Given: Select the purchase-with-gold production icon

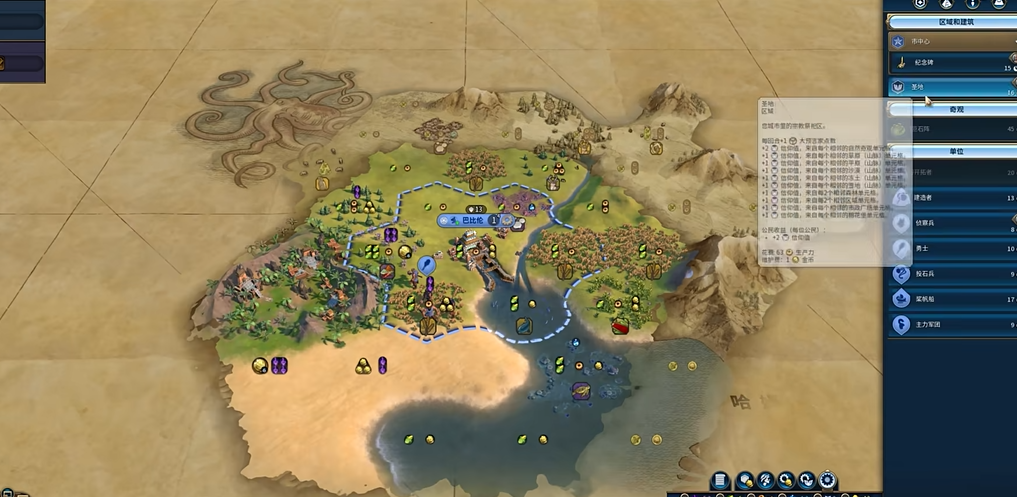Looking at the screenshot, I should [x=787, y=482].
